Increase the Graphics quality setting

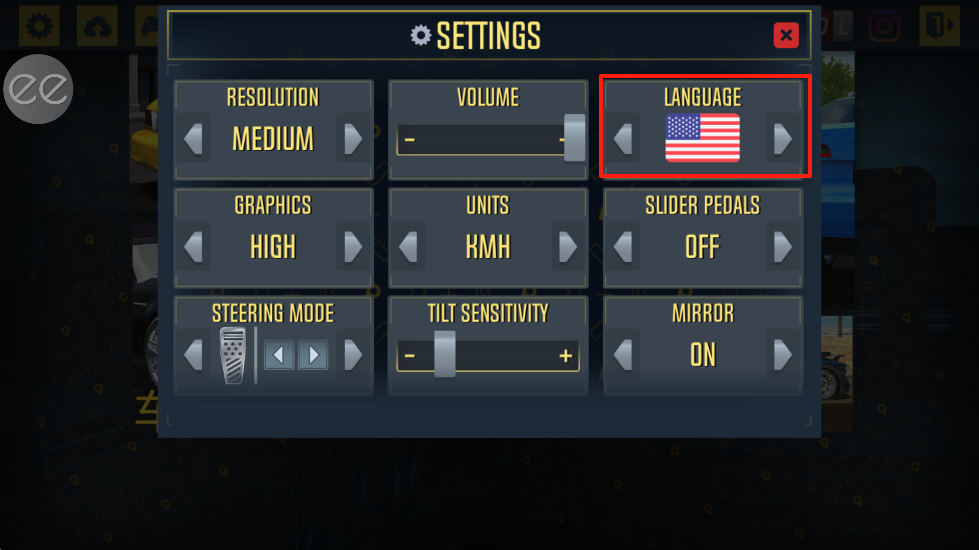[x=353, y=246]
